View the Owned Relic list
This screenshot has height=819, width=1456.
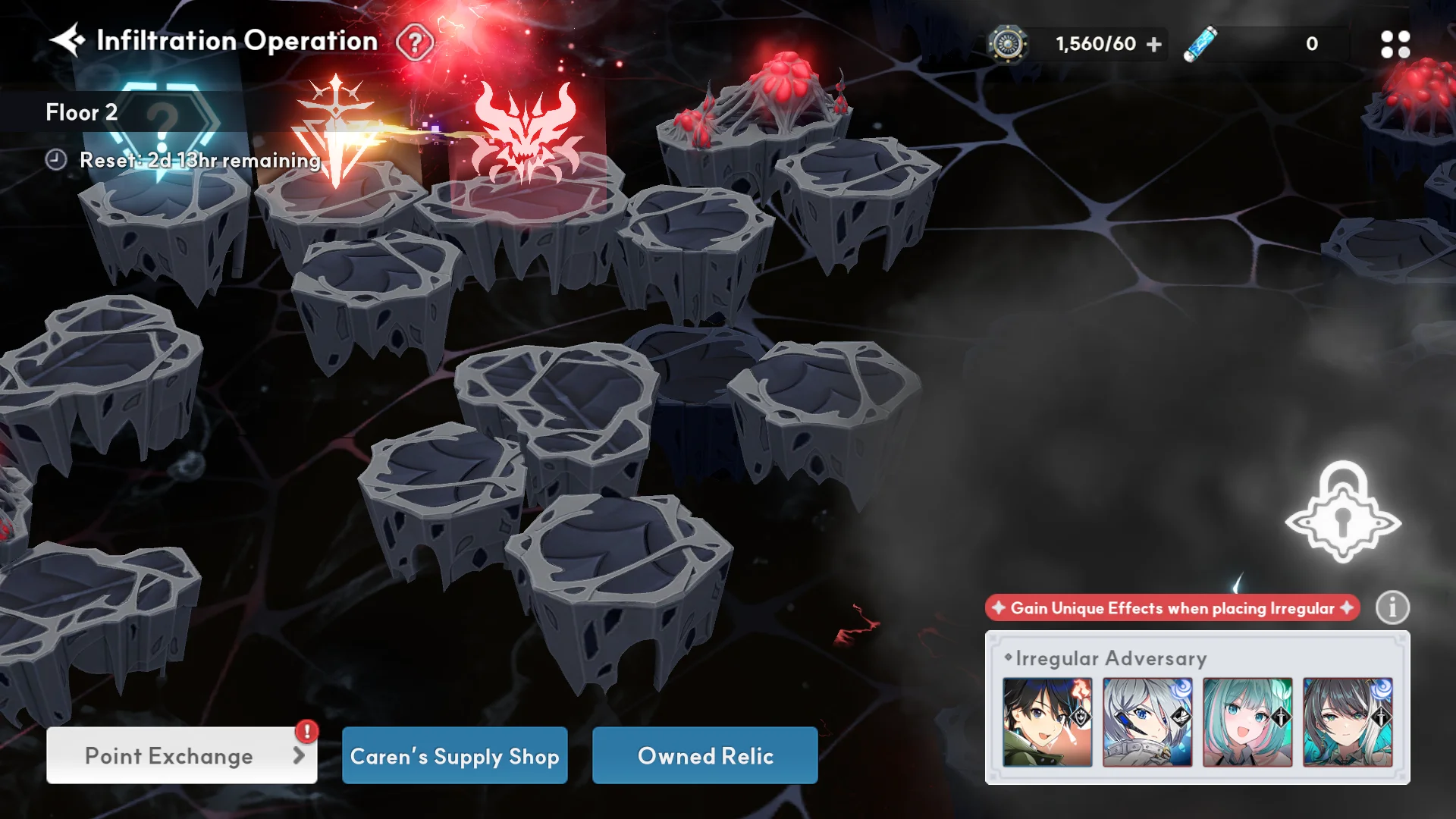pyautogui.click(x=704, y=755)
